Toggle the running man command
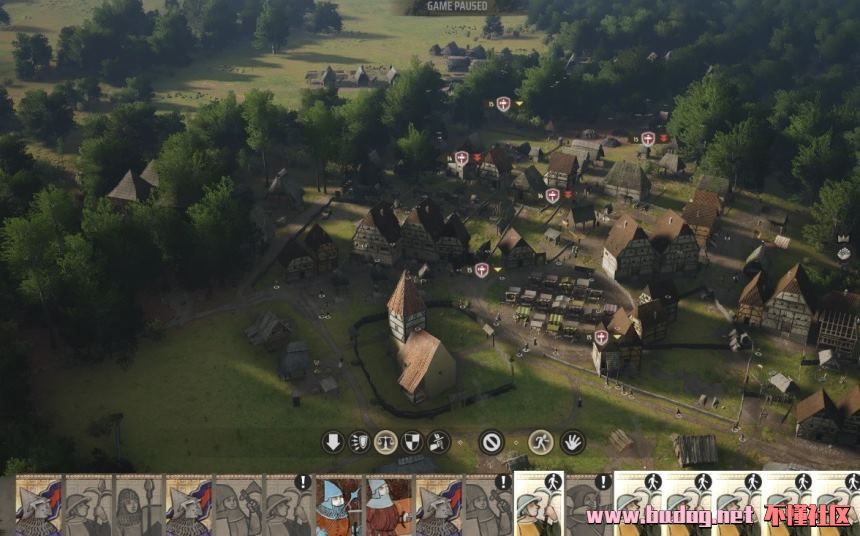The height and width of the screenshot is (536, 860). [541, 442]
